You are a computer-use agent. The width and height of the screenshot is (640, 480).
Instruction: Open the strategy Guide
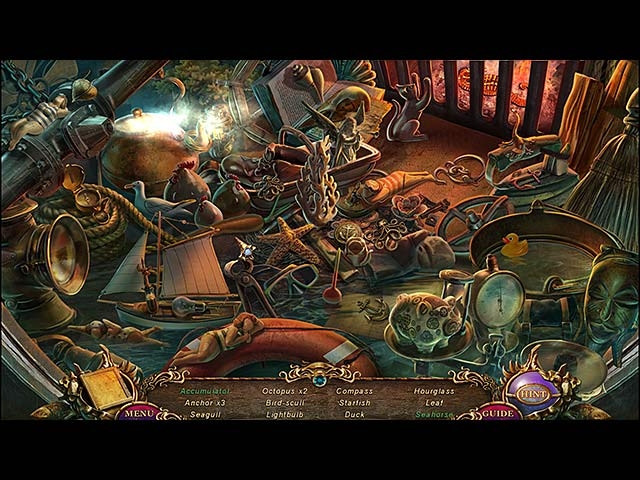coord(497,411)
